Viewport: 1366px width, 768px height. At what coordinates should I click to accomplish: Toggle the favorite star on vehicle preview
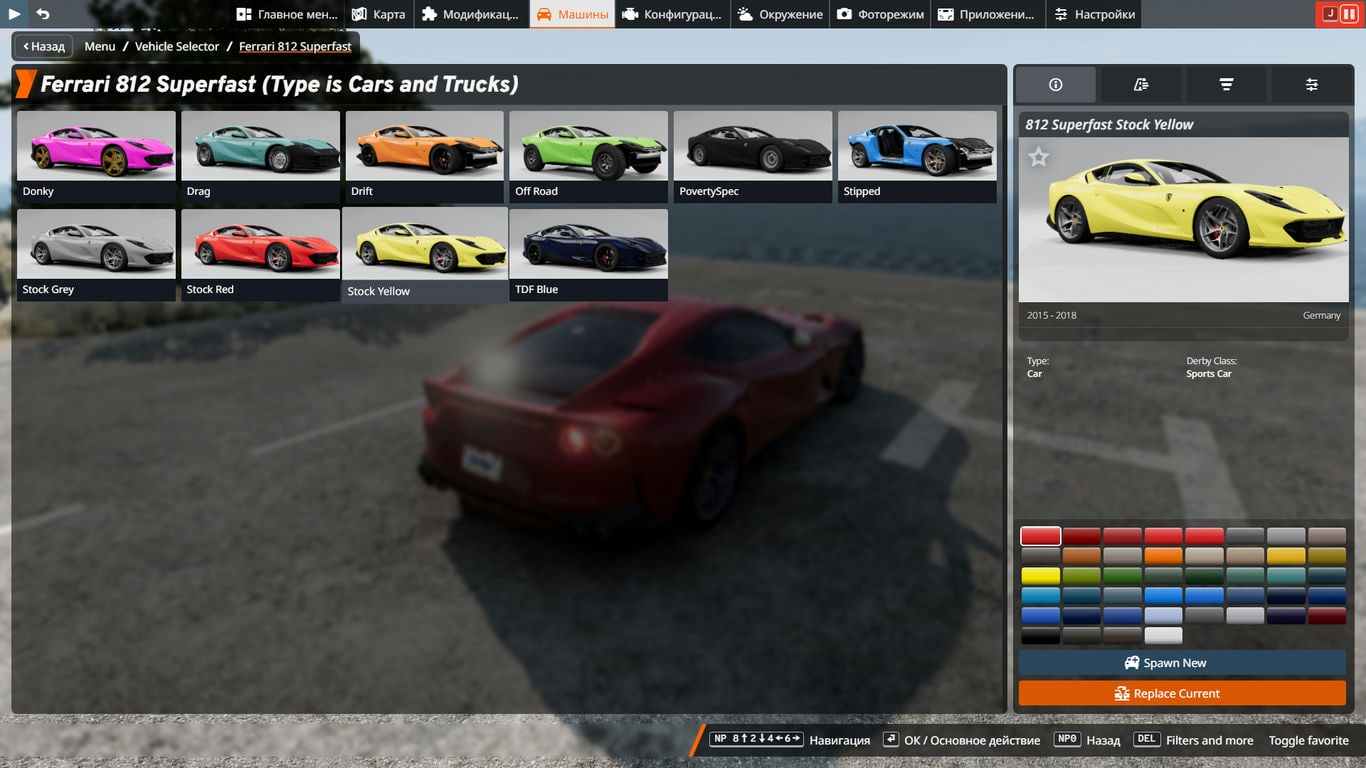[x=1039, y=157]
